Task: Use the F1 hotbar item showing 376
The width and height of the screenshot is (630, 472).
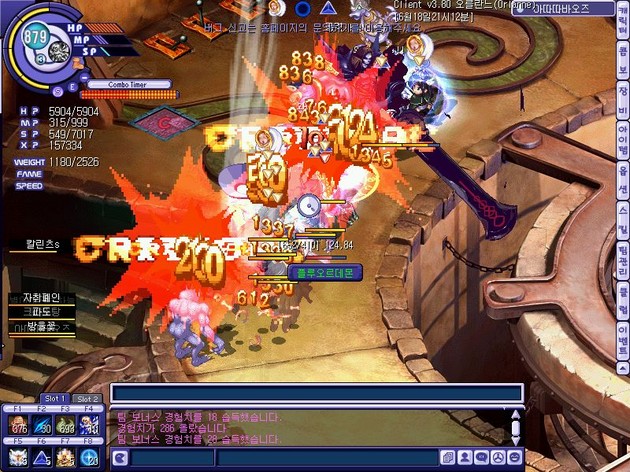Action: 18,426
